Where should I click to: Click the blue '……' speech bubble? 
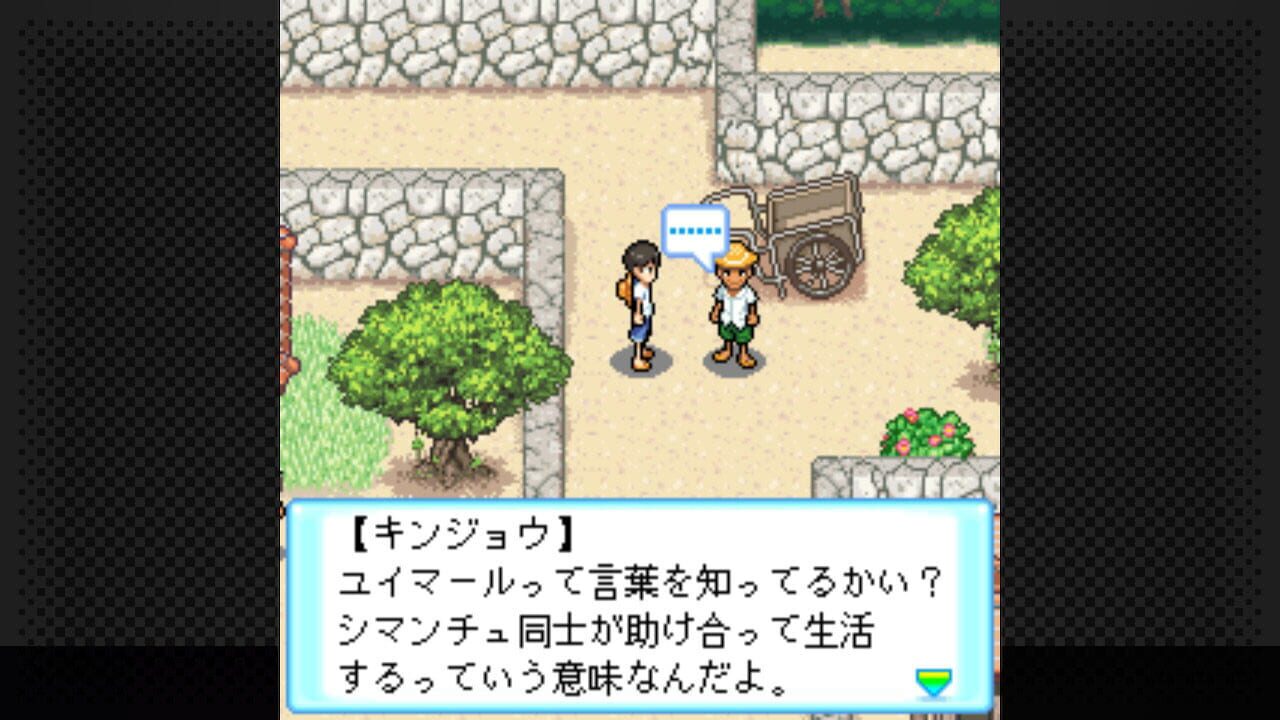point(696,230)
